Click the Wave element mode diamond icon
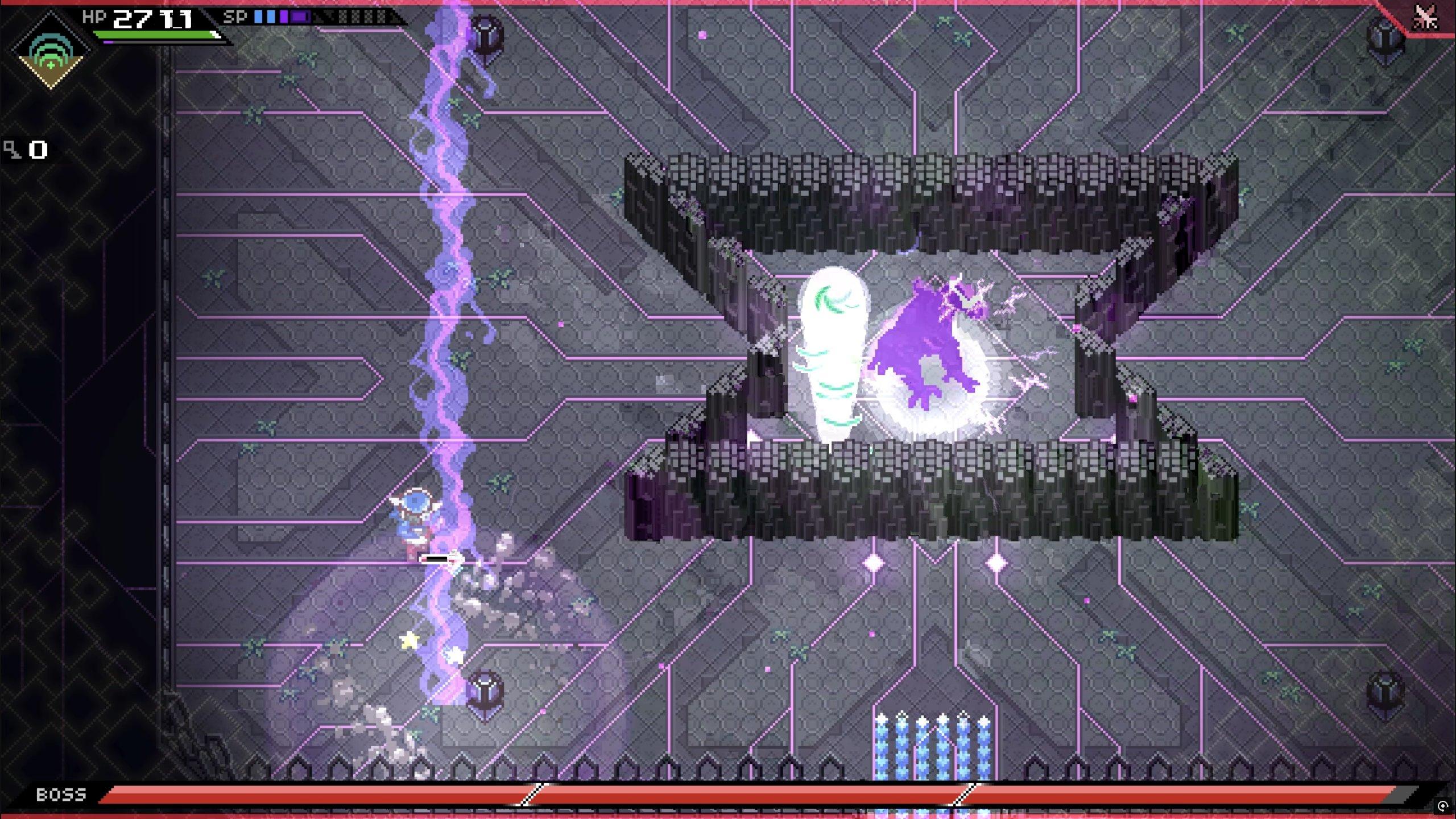 pyautogui.click(x=51, y=52)
